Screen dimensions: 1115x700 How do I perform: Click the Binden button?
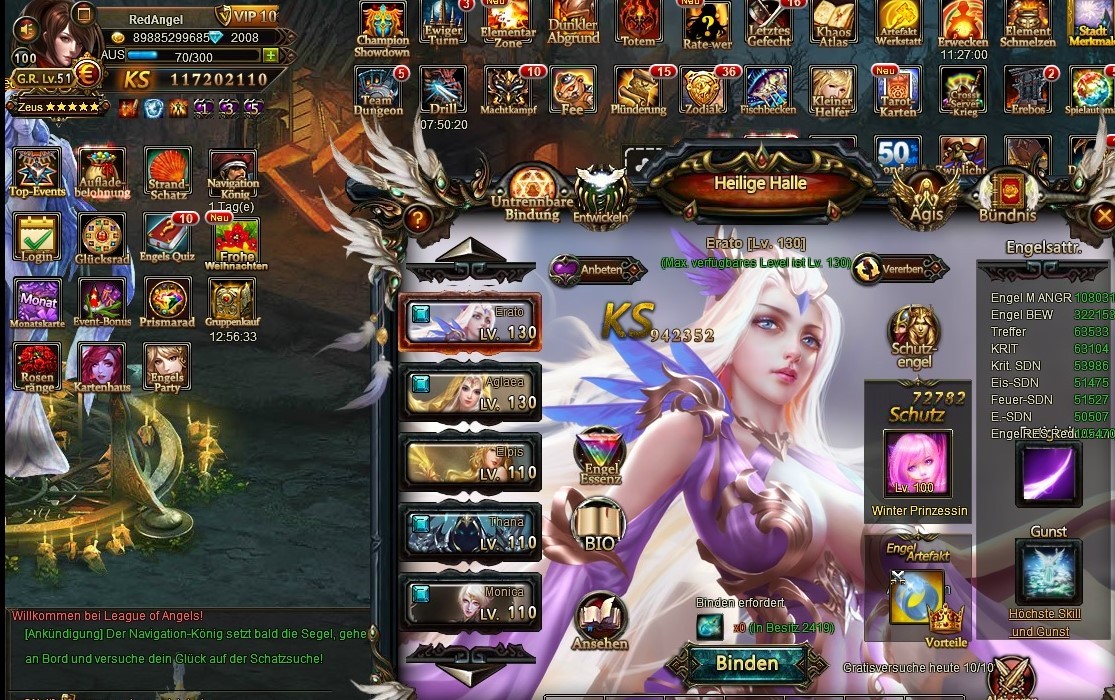pos(746,664)
